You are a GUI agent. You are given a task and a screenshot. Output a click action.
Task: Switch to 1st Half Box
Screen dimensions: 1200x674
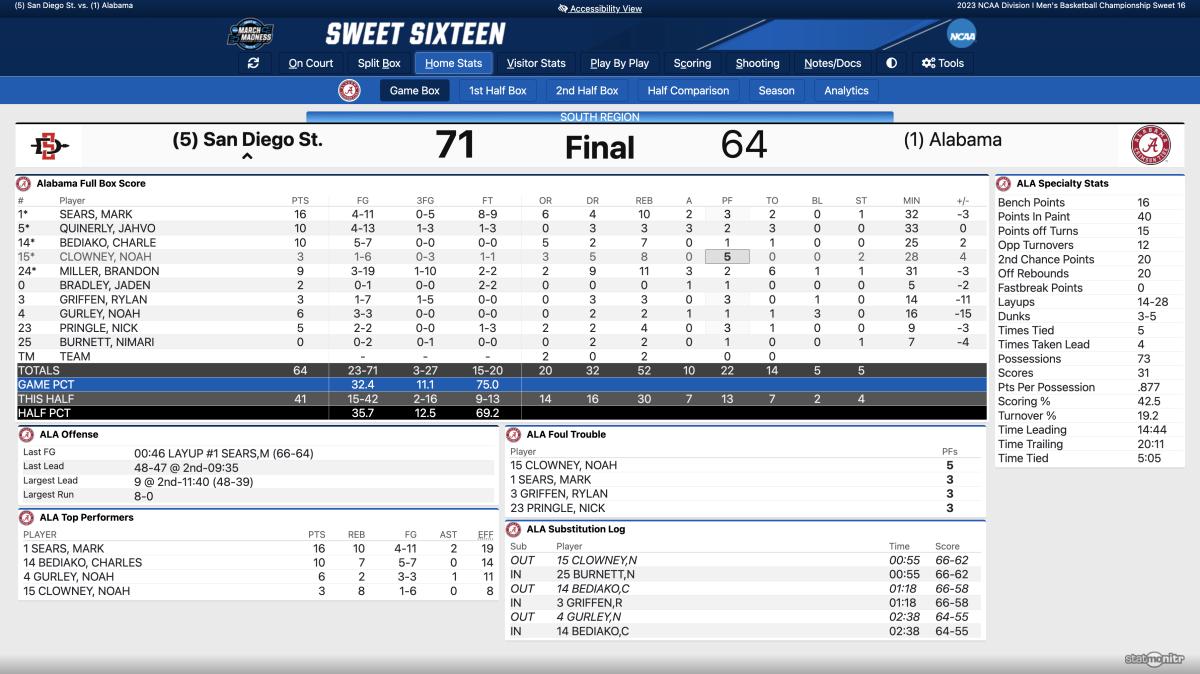pyautogui.click(x=498, y=90)
